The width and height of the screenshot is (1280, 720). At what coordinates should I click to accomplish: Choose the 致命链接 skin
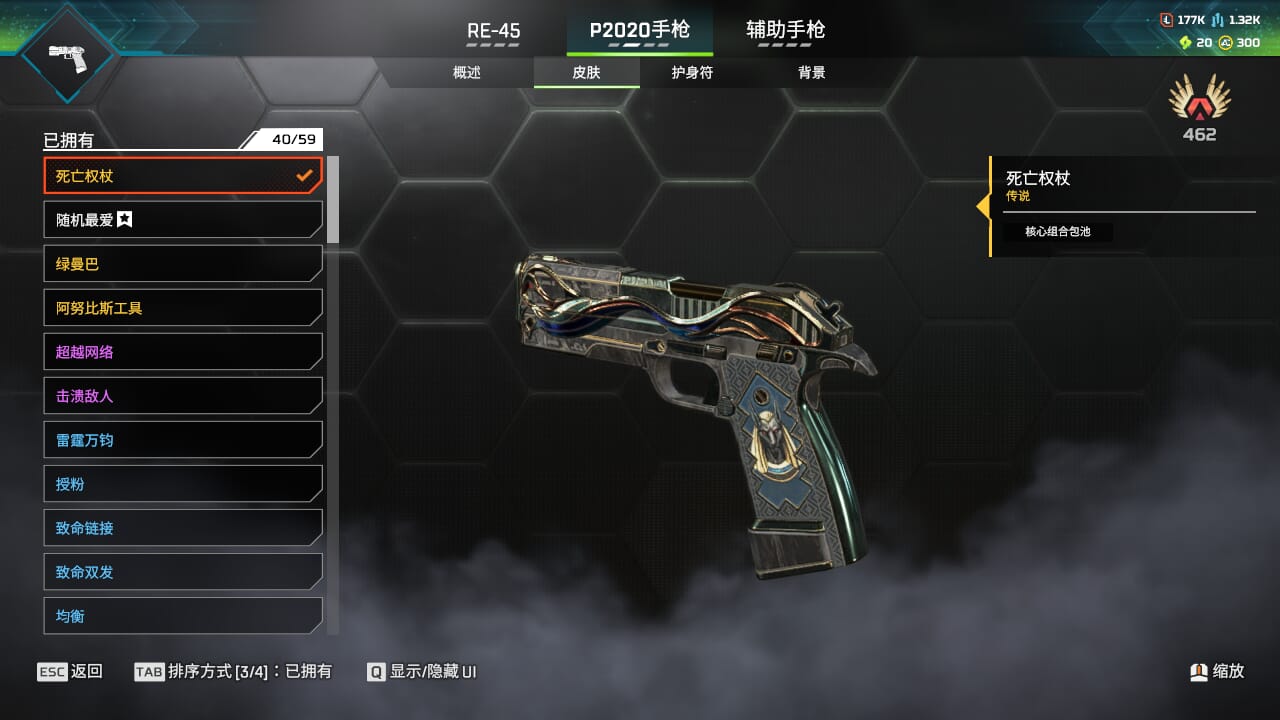[183, 528]
